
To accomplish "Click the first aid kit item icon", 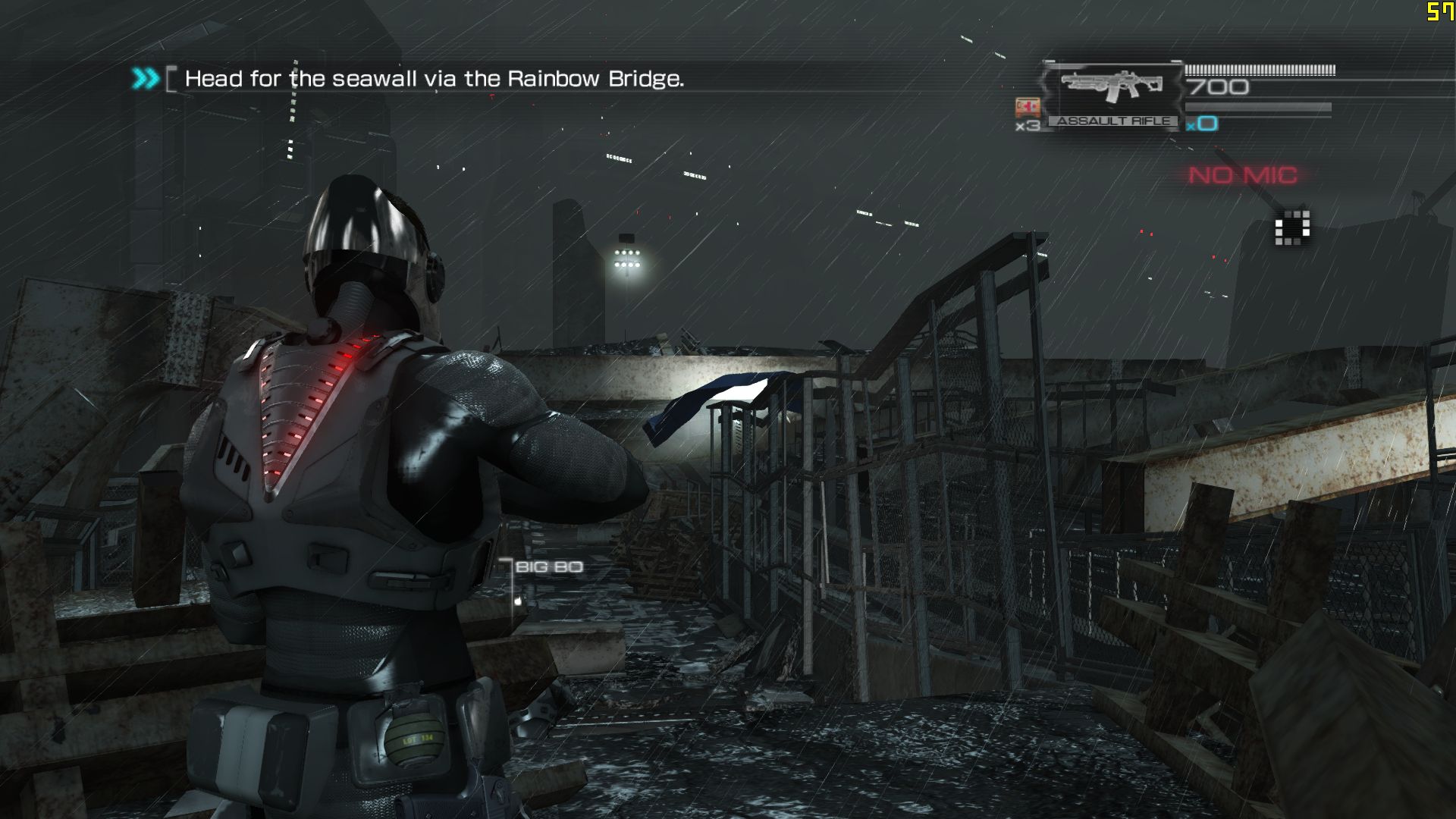I will point(1027,107).
